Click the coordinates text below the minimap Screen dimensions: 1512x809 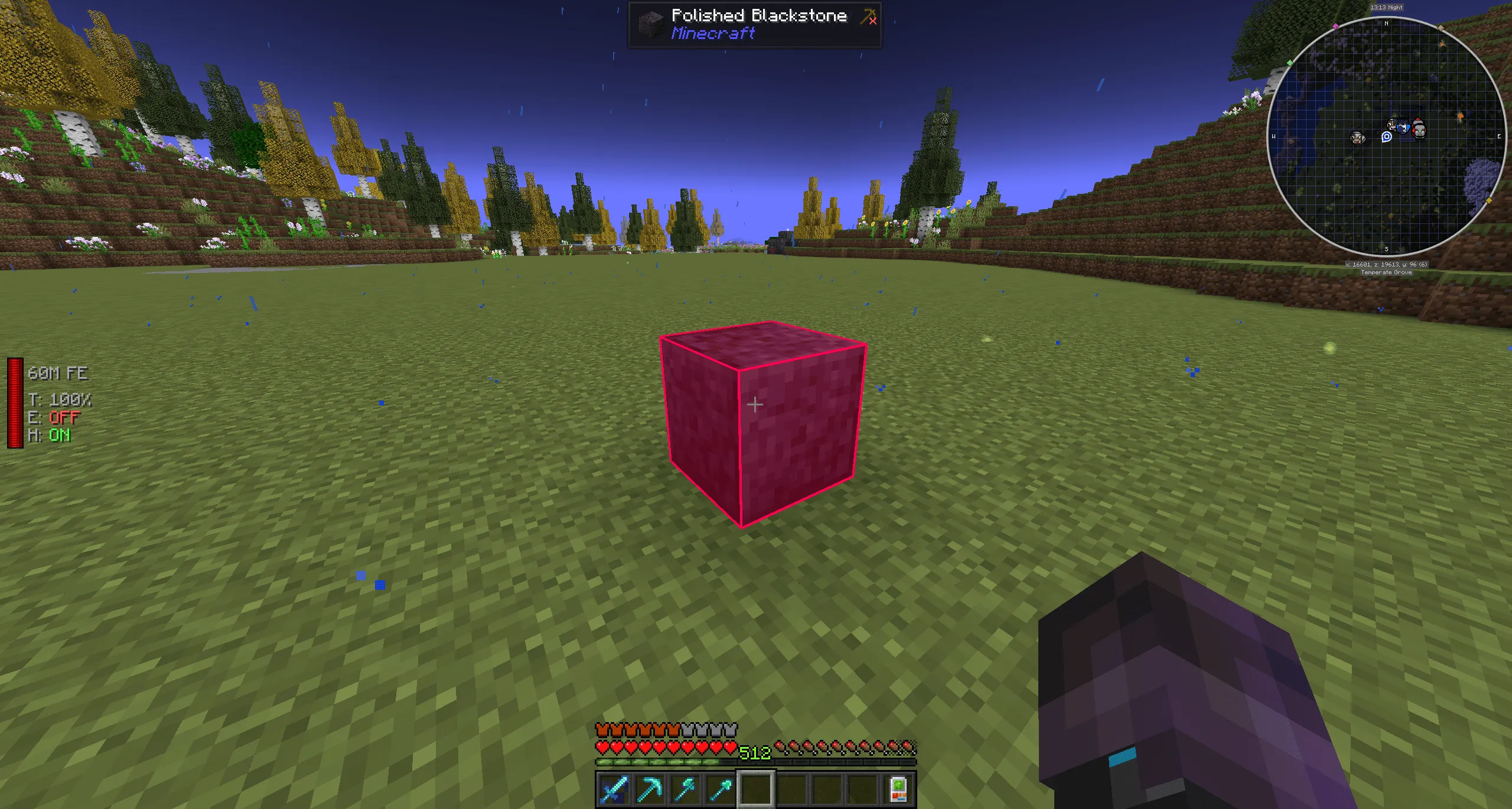[x=1386, y=265]
